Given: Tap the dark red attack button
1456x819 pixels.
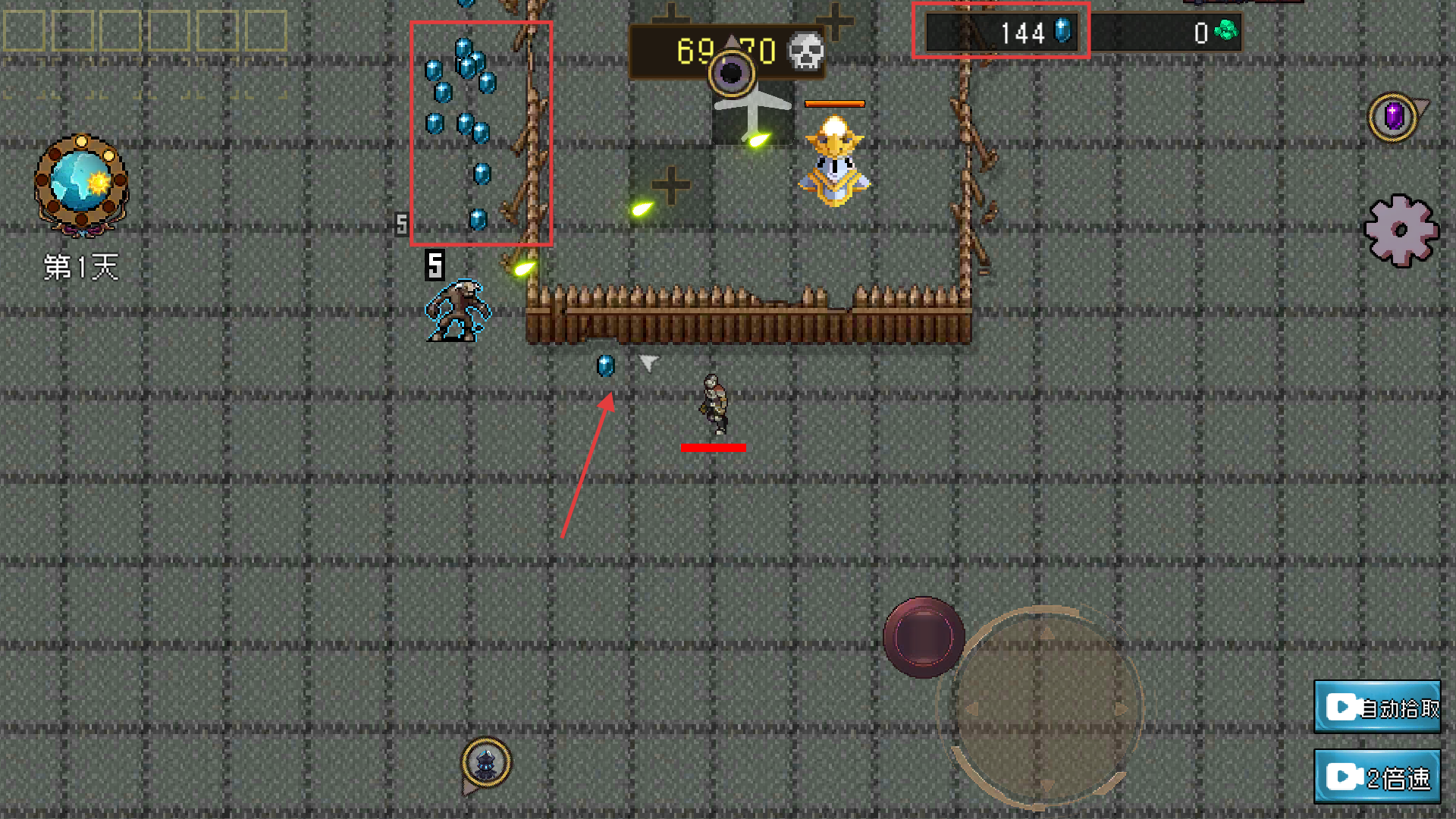Looking at the screenshot, I should 924,637.
